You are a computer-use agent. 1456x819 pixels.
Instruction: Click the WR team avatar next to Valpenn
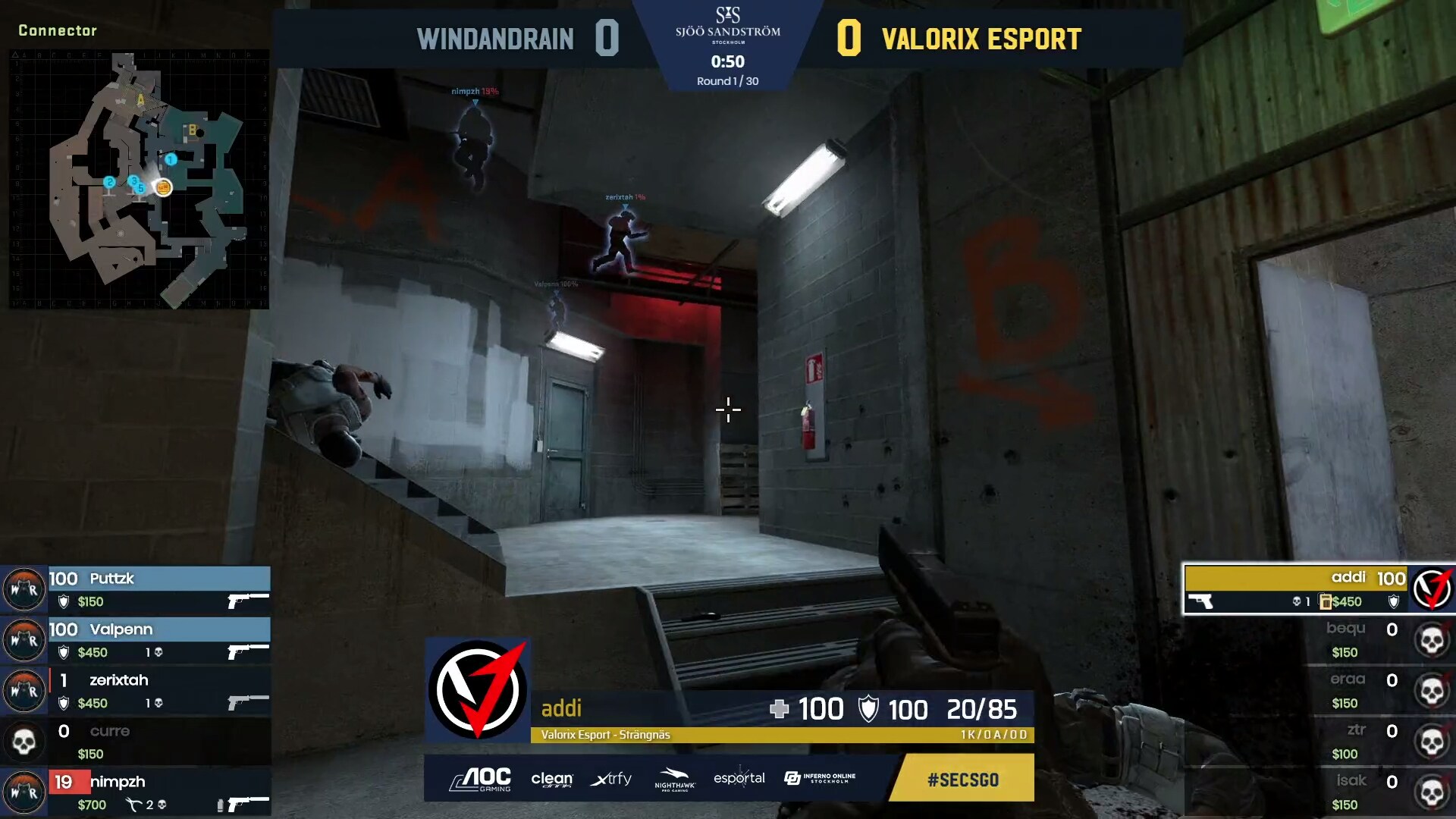click(x=25, y=640)
